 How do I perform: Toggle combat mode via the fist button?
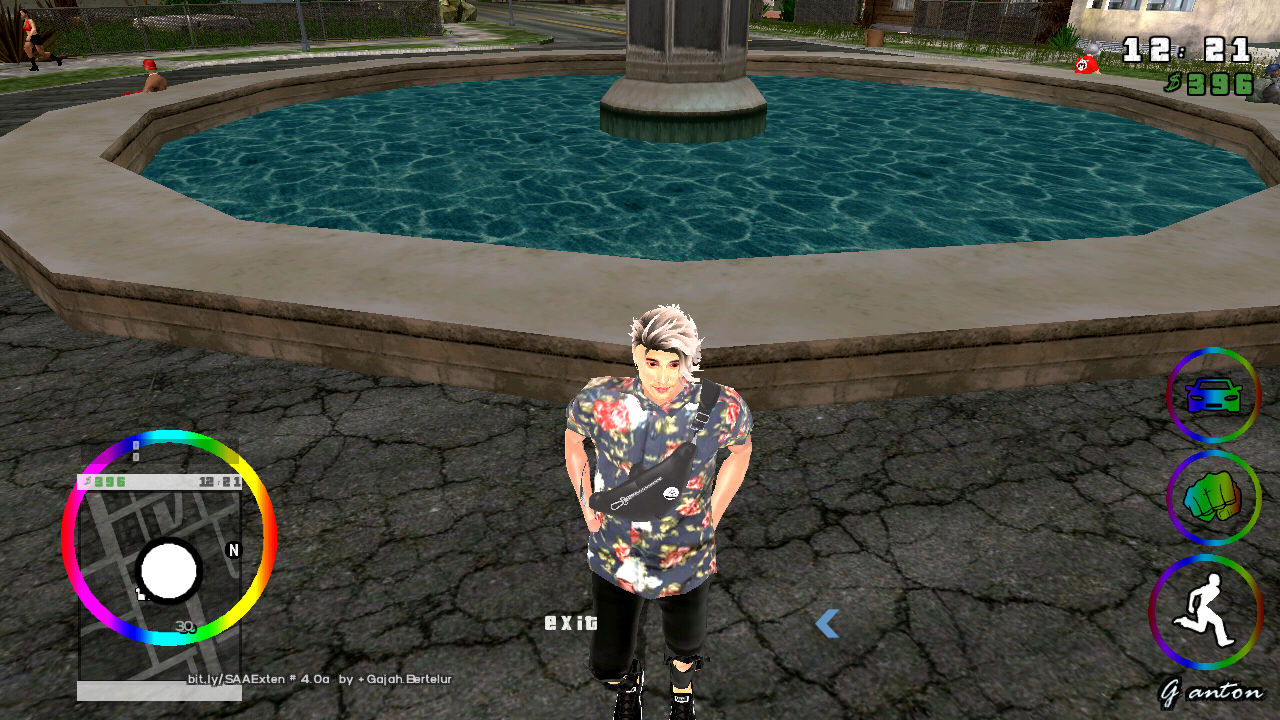coord(1213,499)
